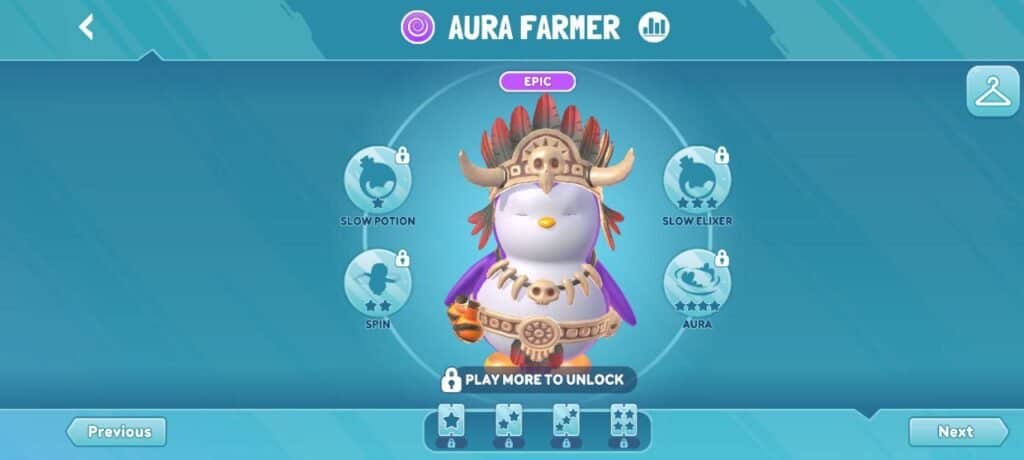Go to the Next character
This screenshot has height=460, width=1024.
click(957, 432)
